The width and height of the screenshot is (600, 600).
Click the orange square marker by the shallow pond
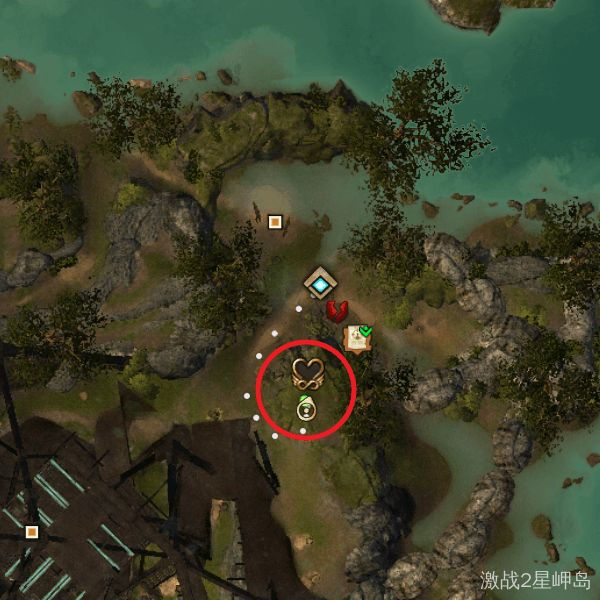pyautogui.click(x=275, y=222)
